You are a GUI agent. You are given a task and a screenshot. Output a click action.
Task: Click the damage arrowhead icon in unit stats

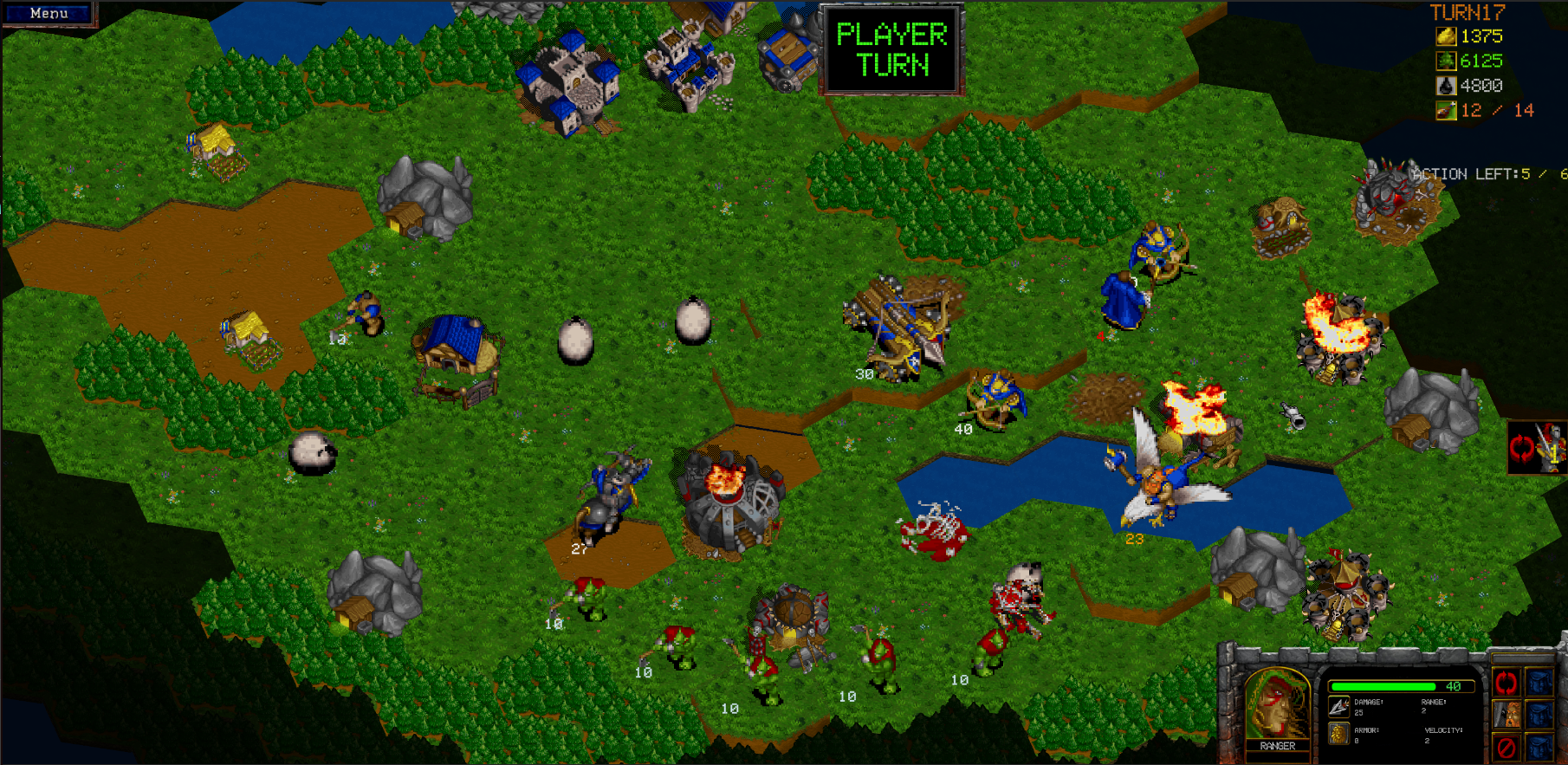[1338, 708]
